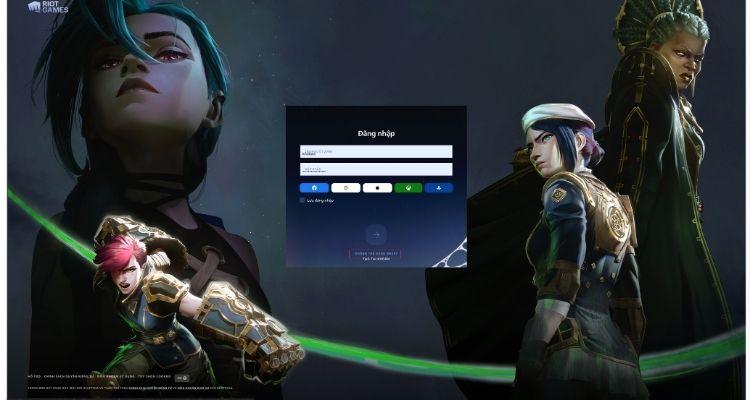Sign in with Xbox
Screen dimensions: 750x400
pyautogui.click(x=407, y=187)
